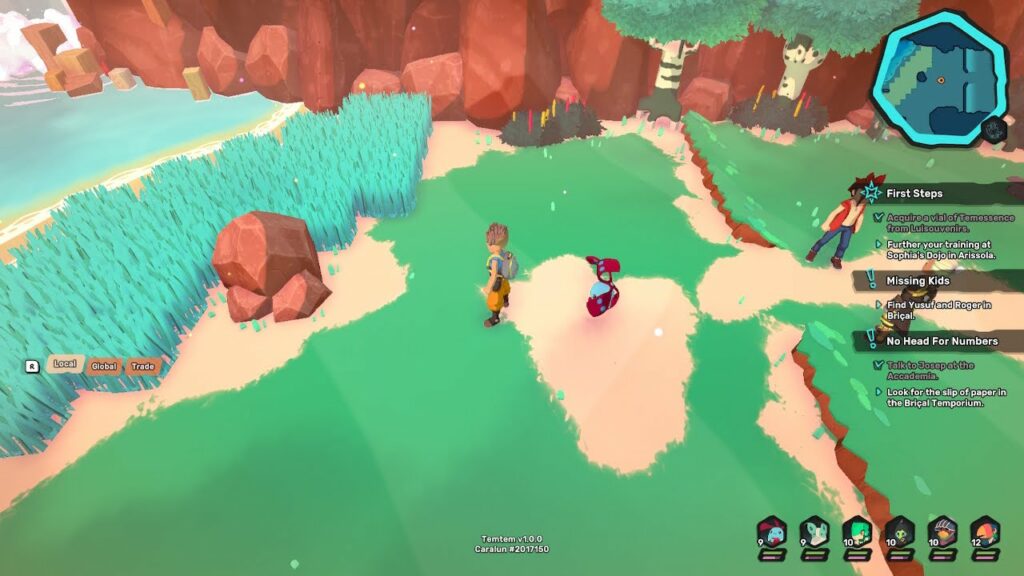
Task: Choose the dark hooded level 10 Temtem portrait
Action: tap(900, 531)
